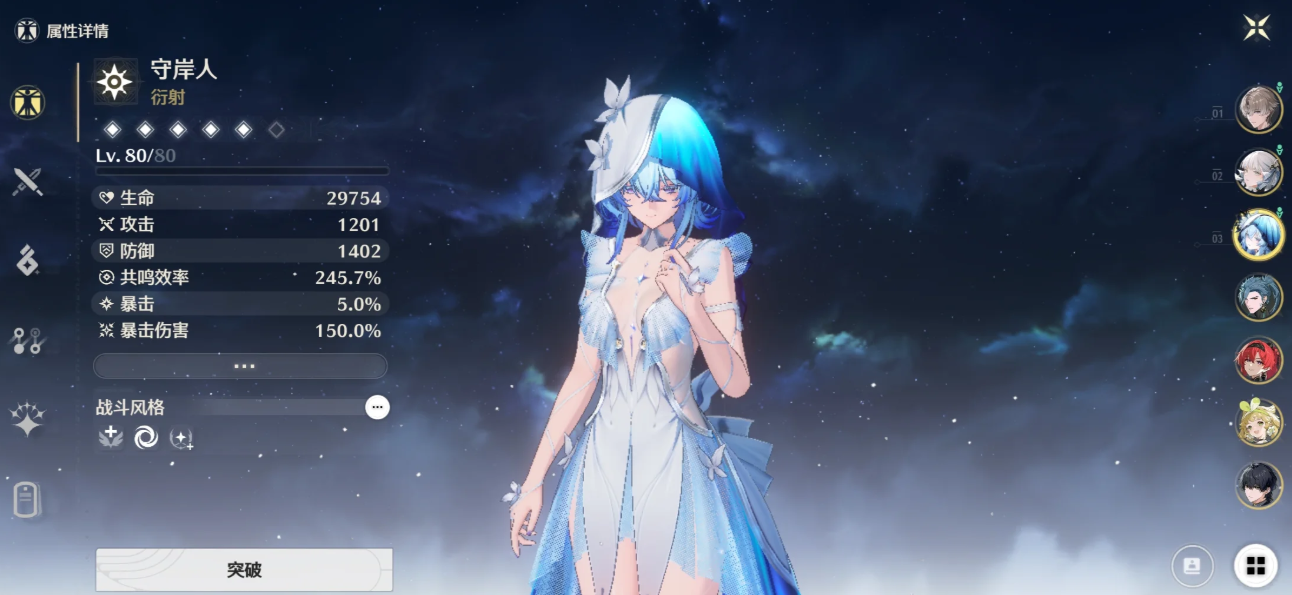Image resolution: width=1292 pixels, height=595 pixels.
Task: Select the four-point star resonance chain tab
Action: [28, 420]
